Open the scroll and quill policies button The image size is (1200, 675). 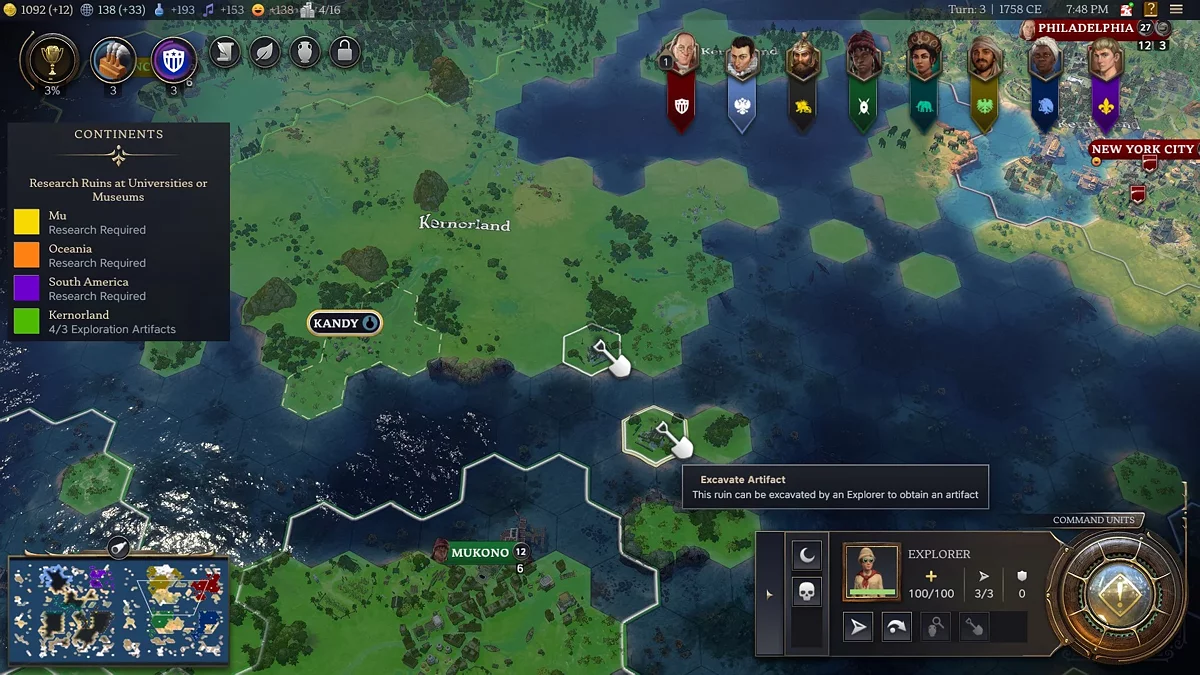[x=225, y=51]
